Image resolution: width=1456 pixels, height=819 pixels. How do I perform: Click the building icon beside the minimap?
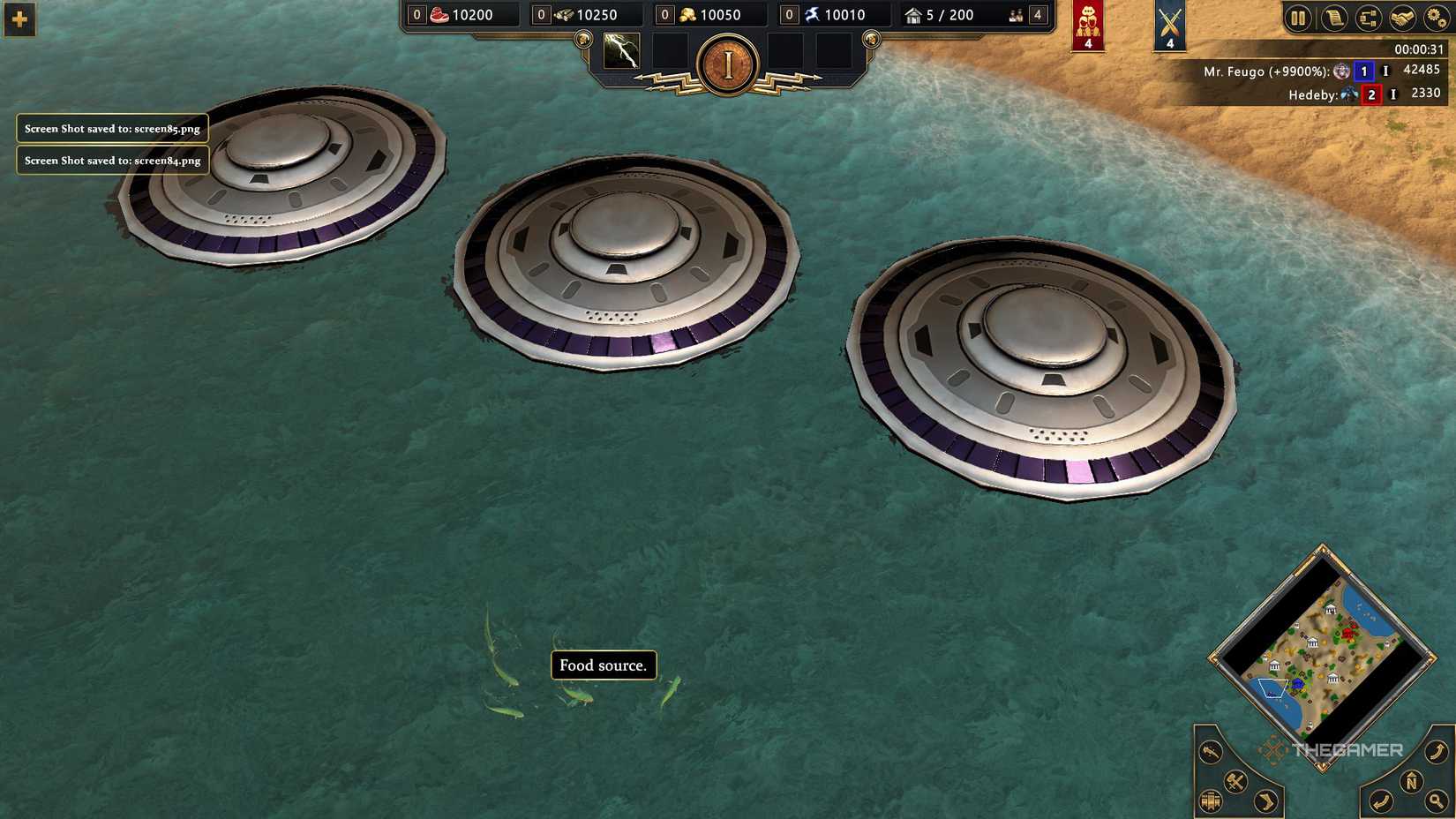(1210, 801)
